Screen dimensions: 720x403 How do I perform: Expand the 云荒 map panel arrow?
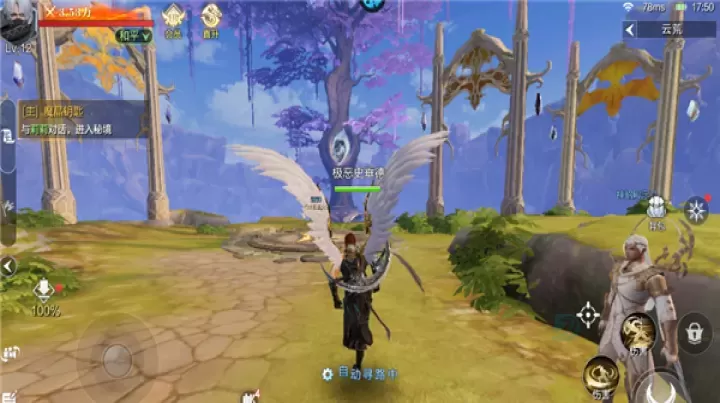(630, 30)
